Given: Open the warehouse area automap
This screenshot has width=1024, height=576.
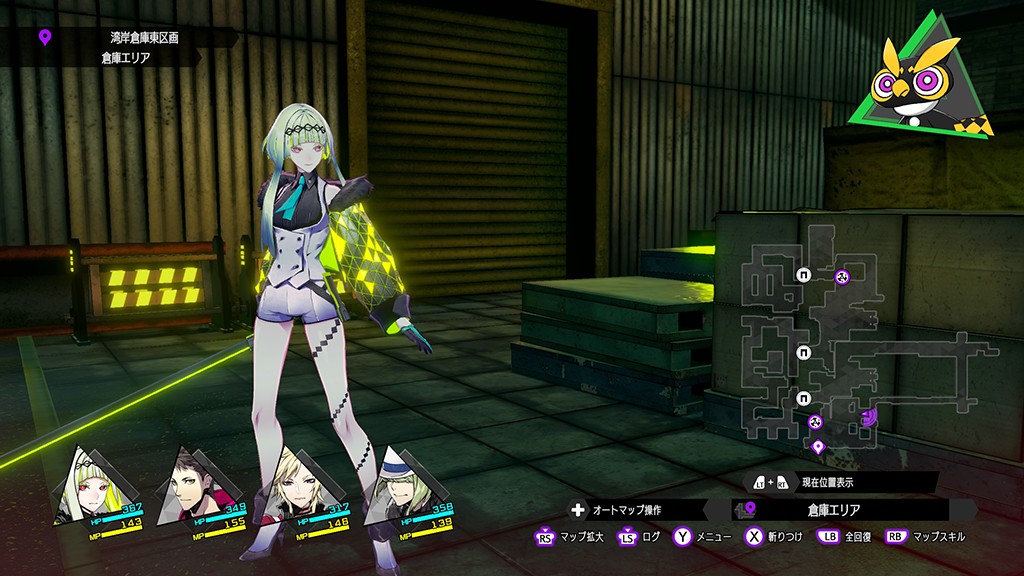Looking at the screenshot, I should pyautogui.click(x=818, y=340).
